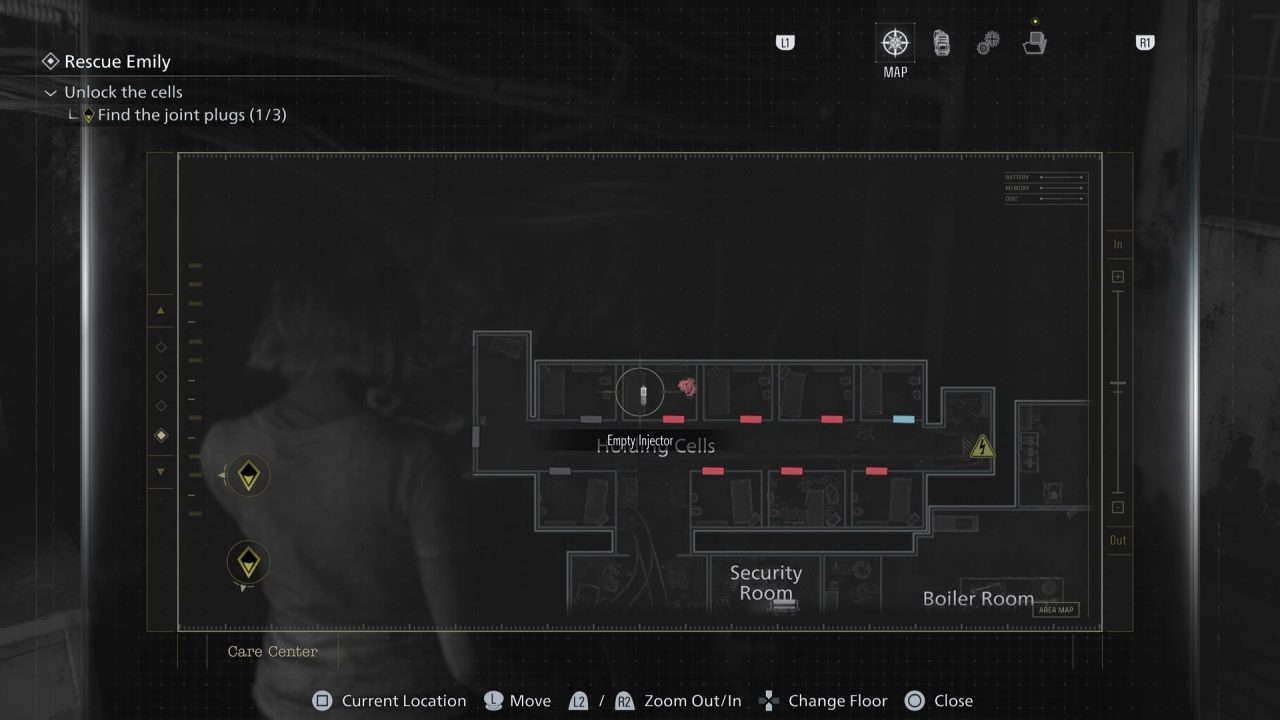The width and height of the screenshot is (1280, 720).
Task: Select the highlighted current floor diamond
Action: coord(161,435)
